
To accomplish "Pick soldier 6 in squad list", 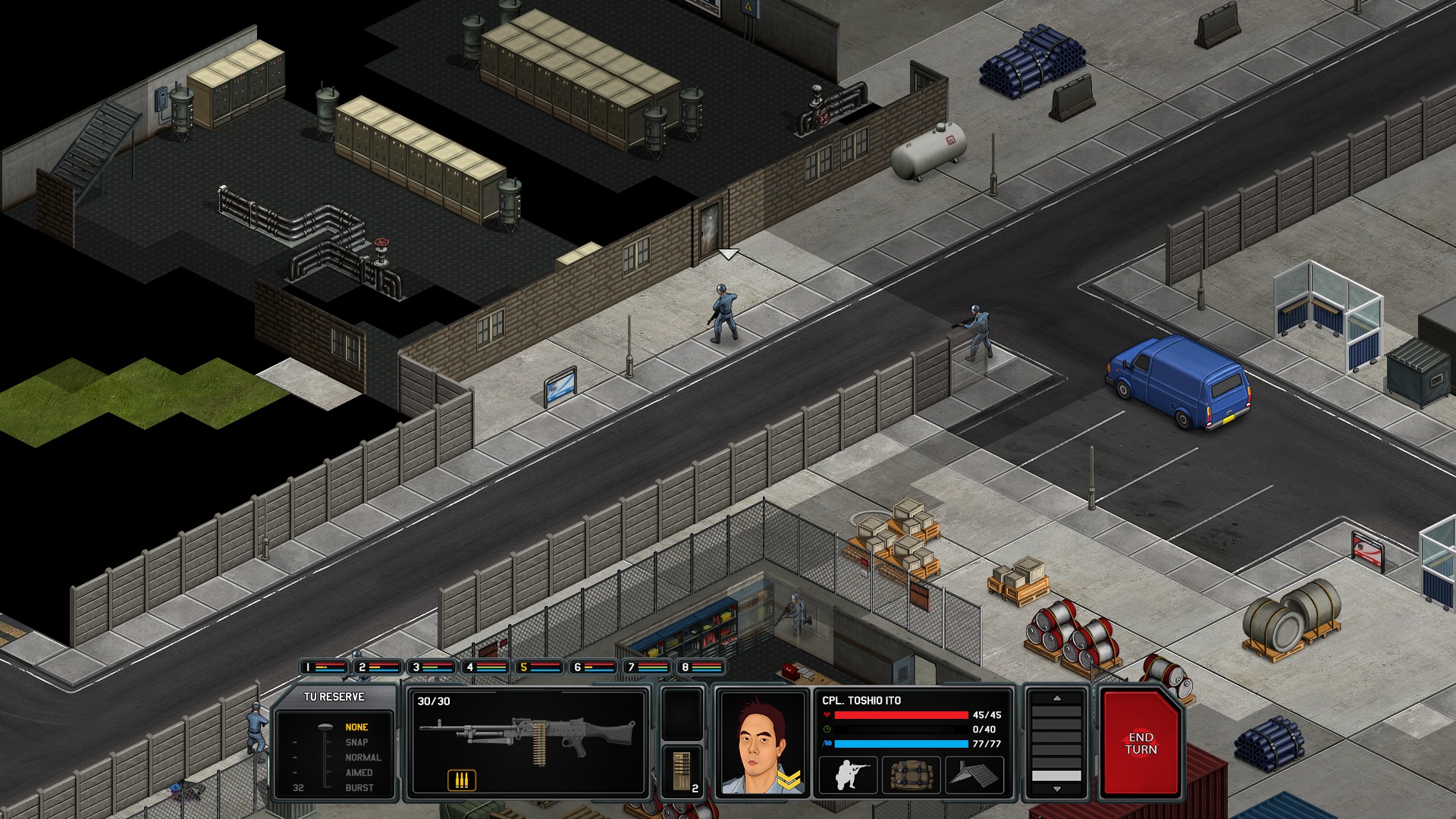I will [x=593, y=667].
